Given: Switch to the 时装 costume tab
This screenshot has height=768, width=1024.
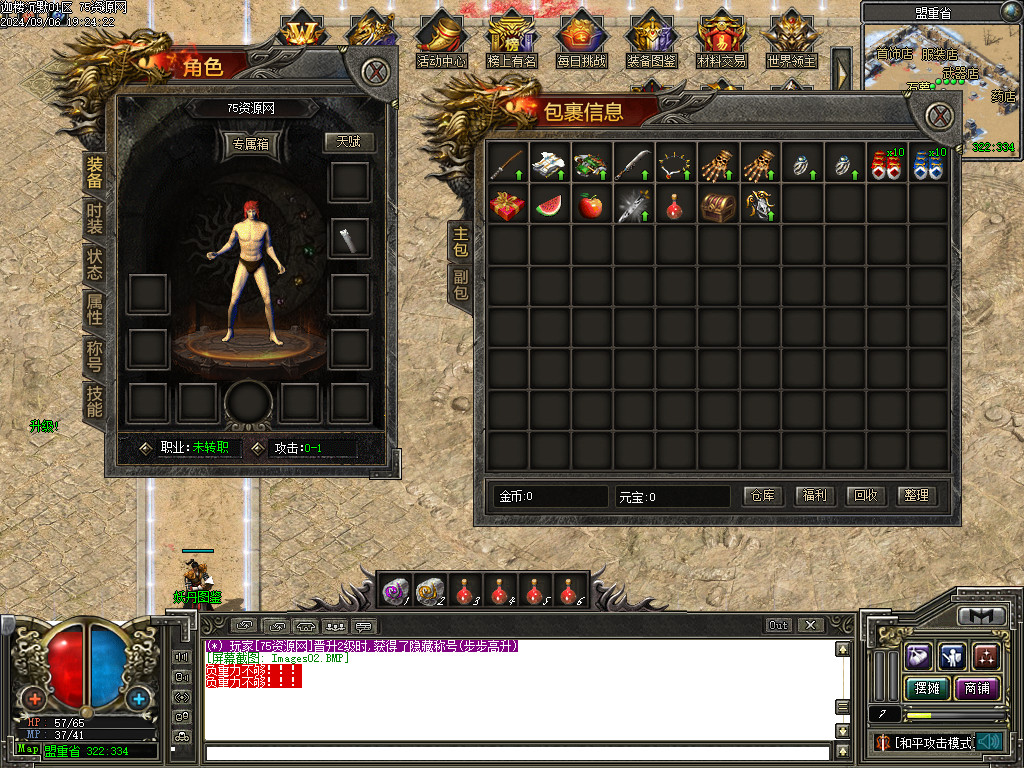Looking at the screenshot, I should point(94,218).
